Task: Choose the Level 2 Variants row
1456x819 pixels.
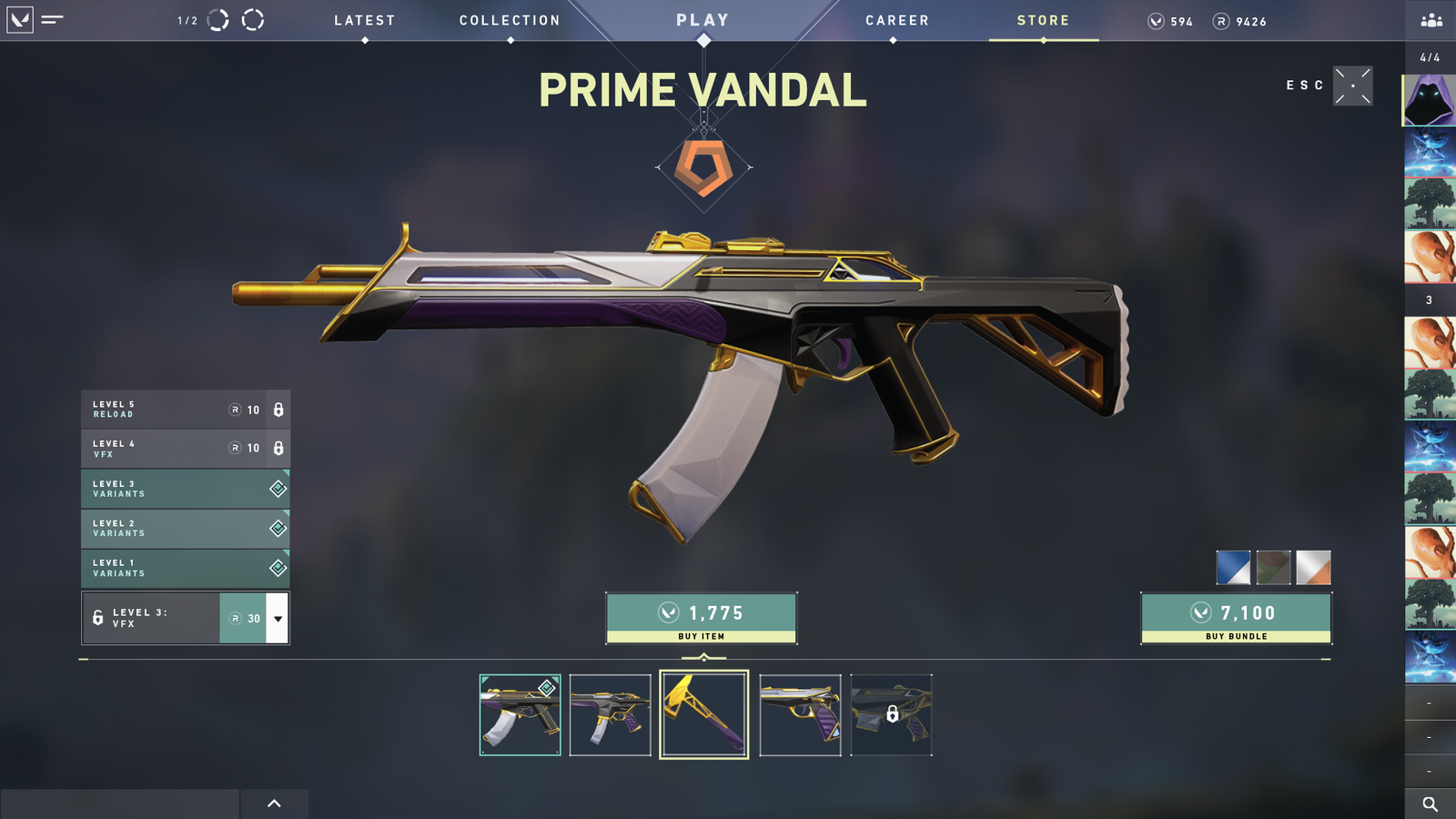Action: pos(186,529)
